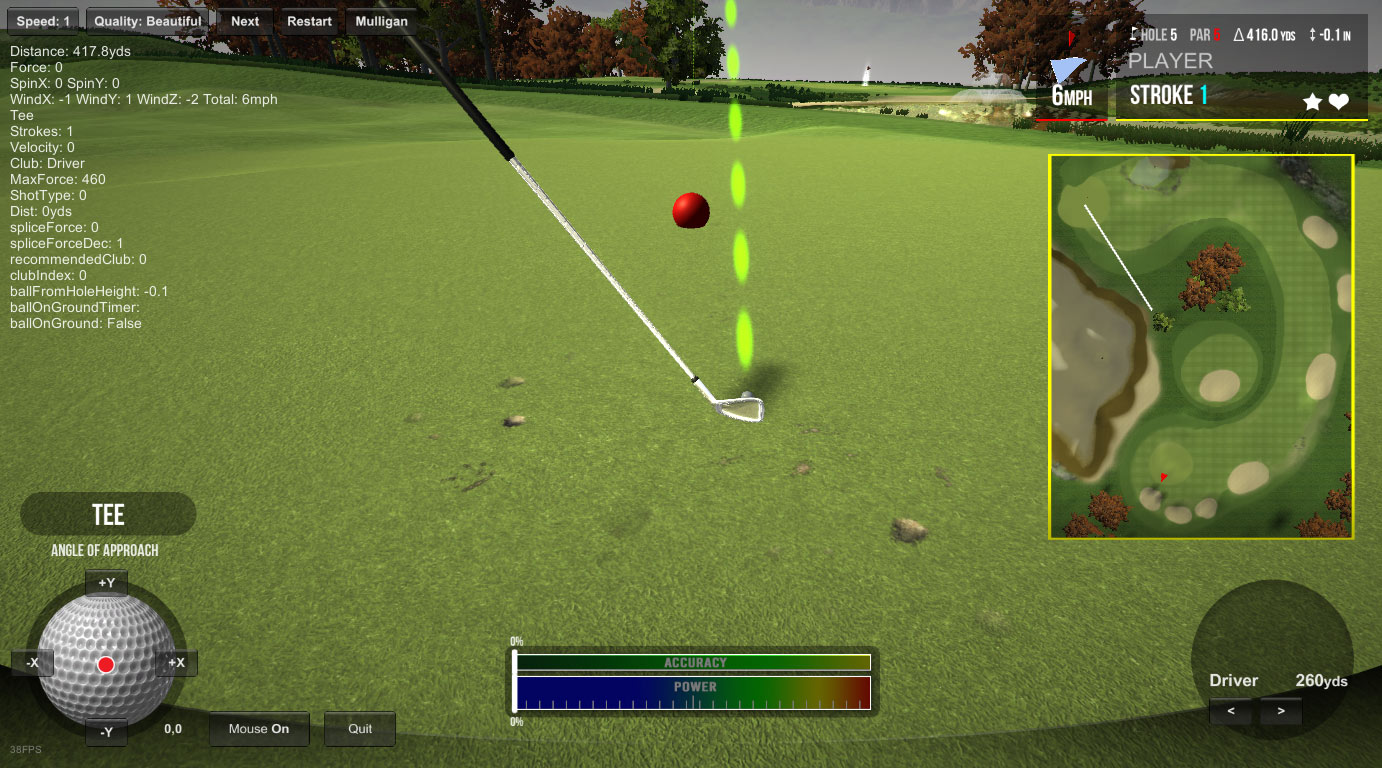Increase spin with the +Y button
The image size is (1382, 768).
[x=107, y=583]
